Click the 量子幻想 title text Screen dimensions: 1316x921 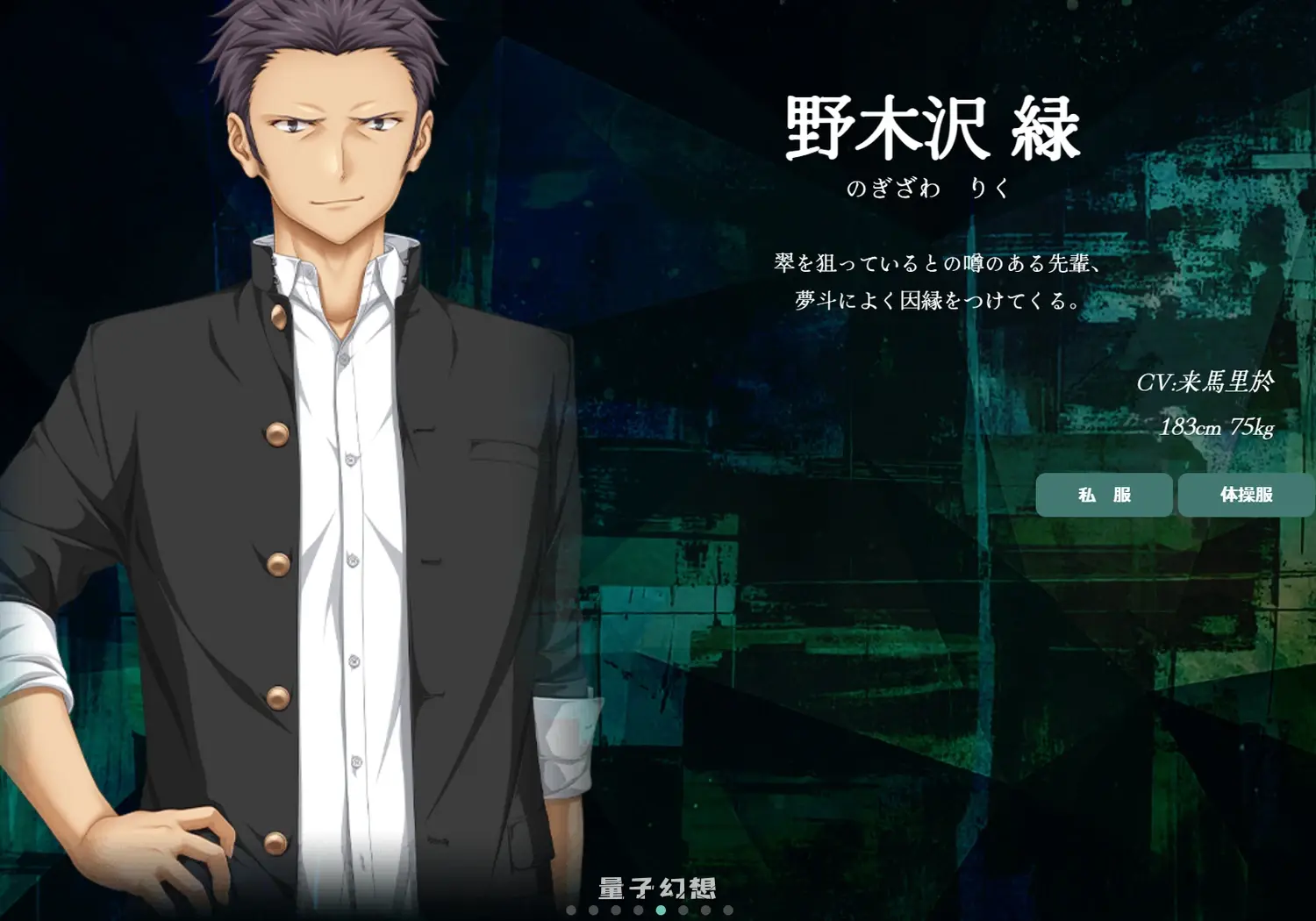[657, 888]
